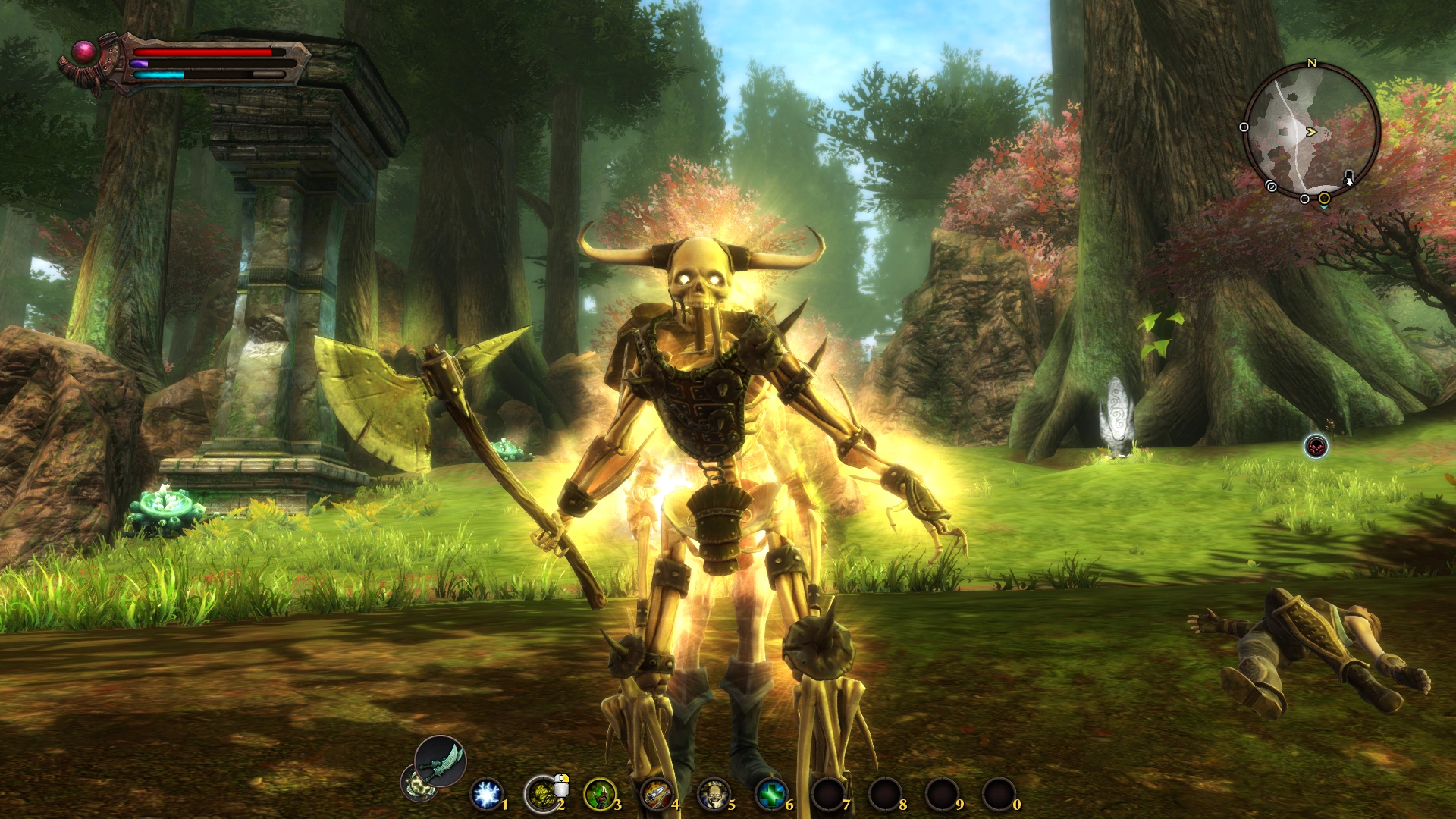This screenshot has height=819, width=1456.
Task: Click the white circle marker left of the minimap
Action: click(1244, 127)
